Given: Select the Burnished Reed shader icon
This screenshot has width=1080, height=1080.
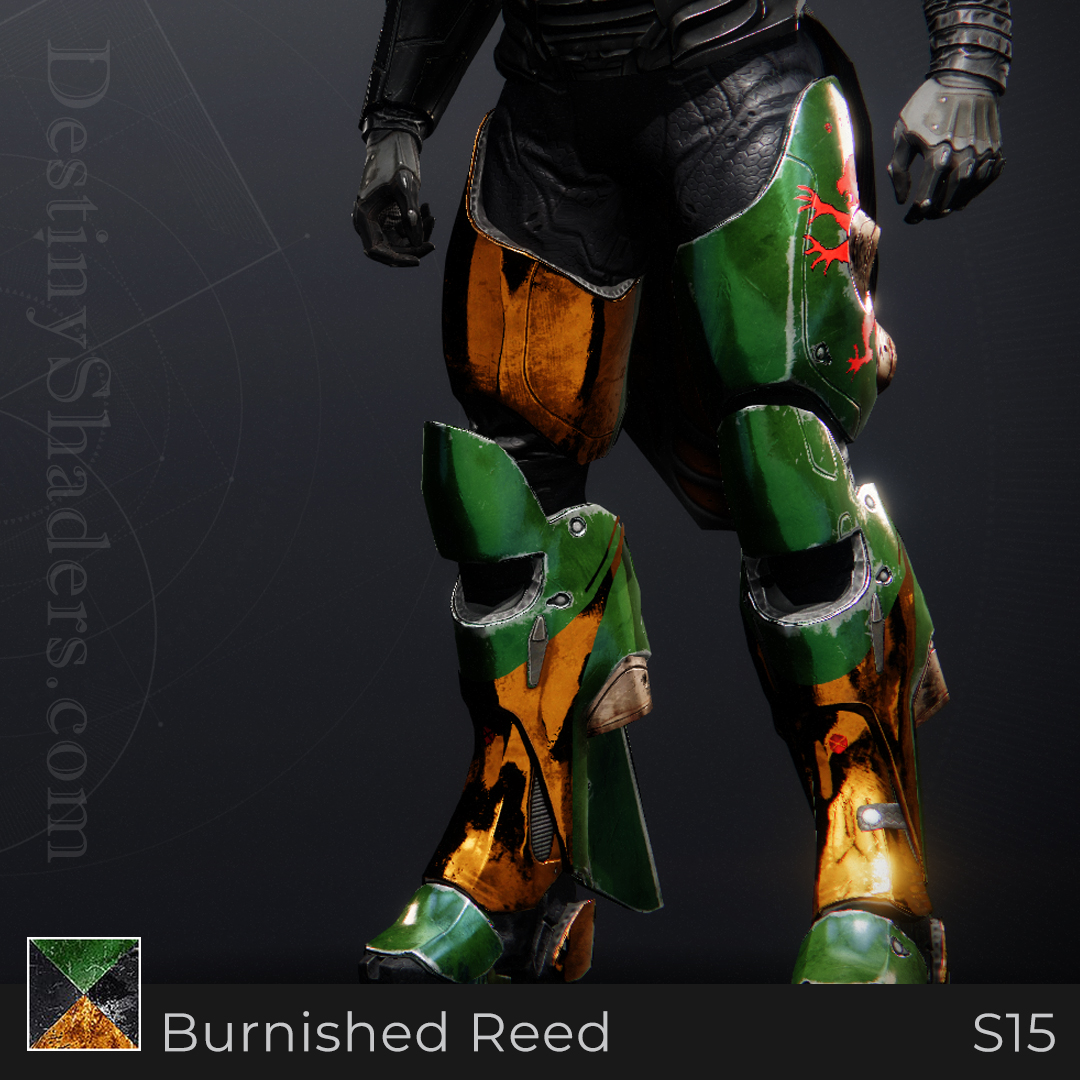Looking at the screenshot, I should click(84, 993).
